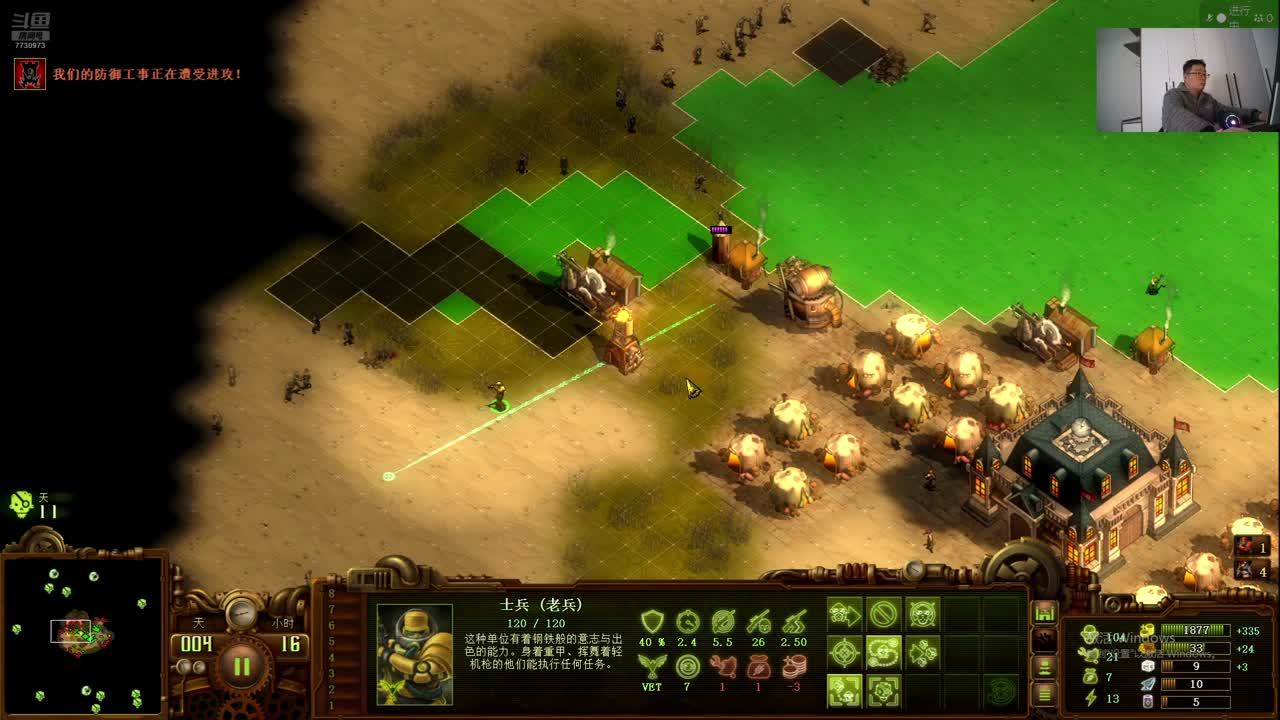Viewport: 1280px width, 720px height.
Task: Select the crosshair target command
Action: [x=845, y=652]
